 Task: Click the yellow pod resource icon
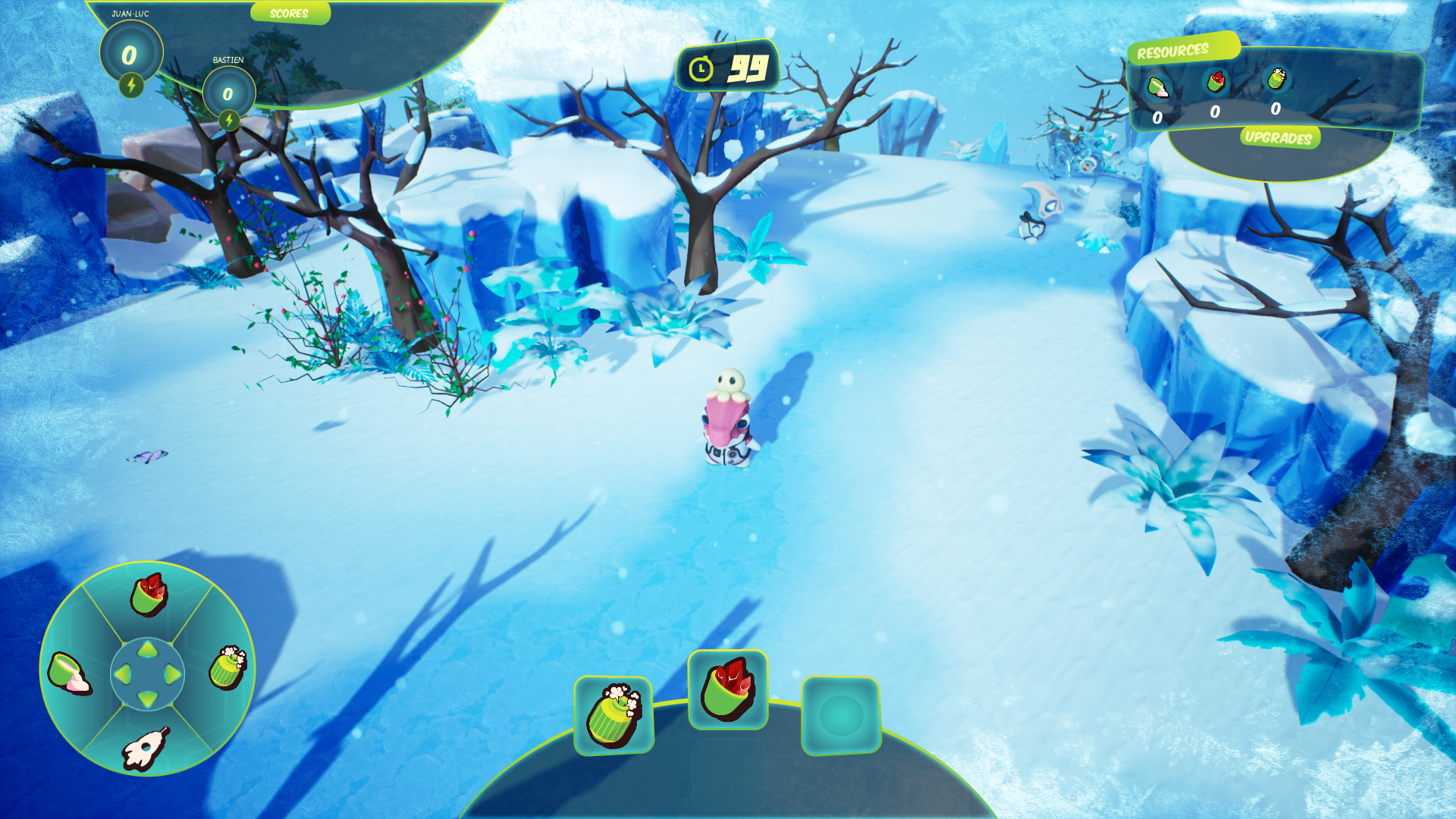point(1276,78)
